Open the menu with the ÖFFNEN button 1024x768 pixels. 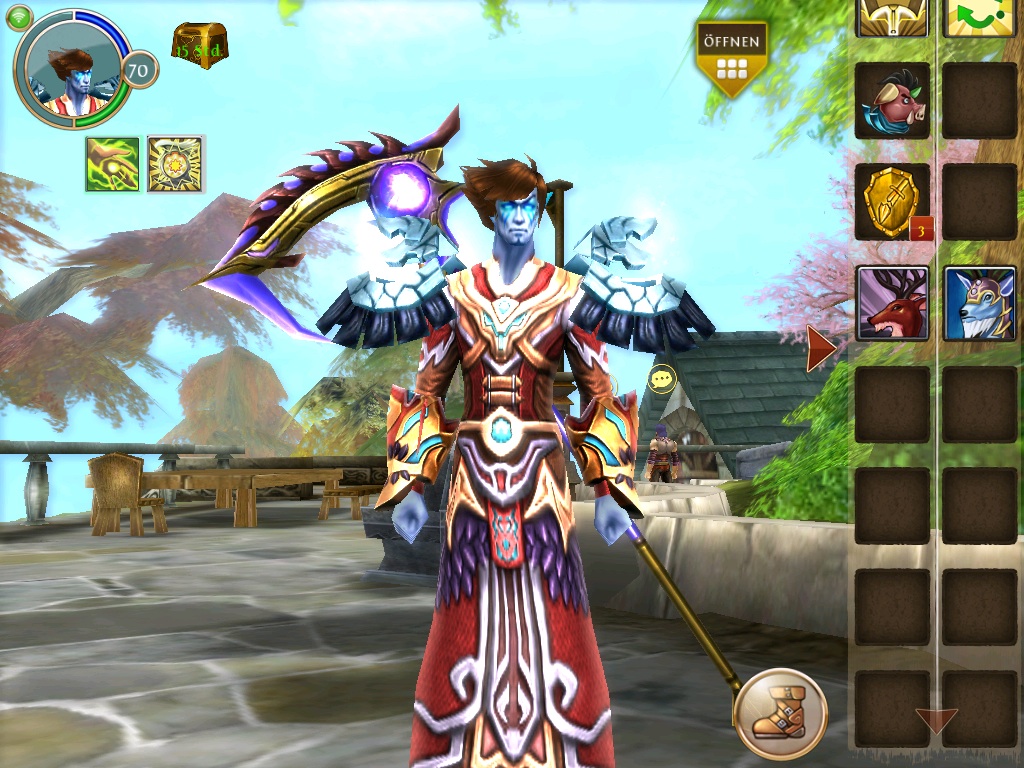pyautogui.click(x=732, y=58)
